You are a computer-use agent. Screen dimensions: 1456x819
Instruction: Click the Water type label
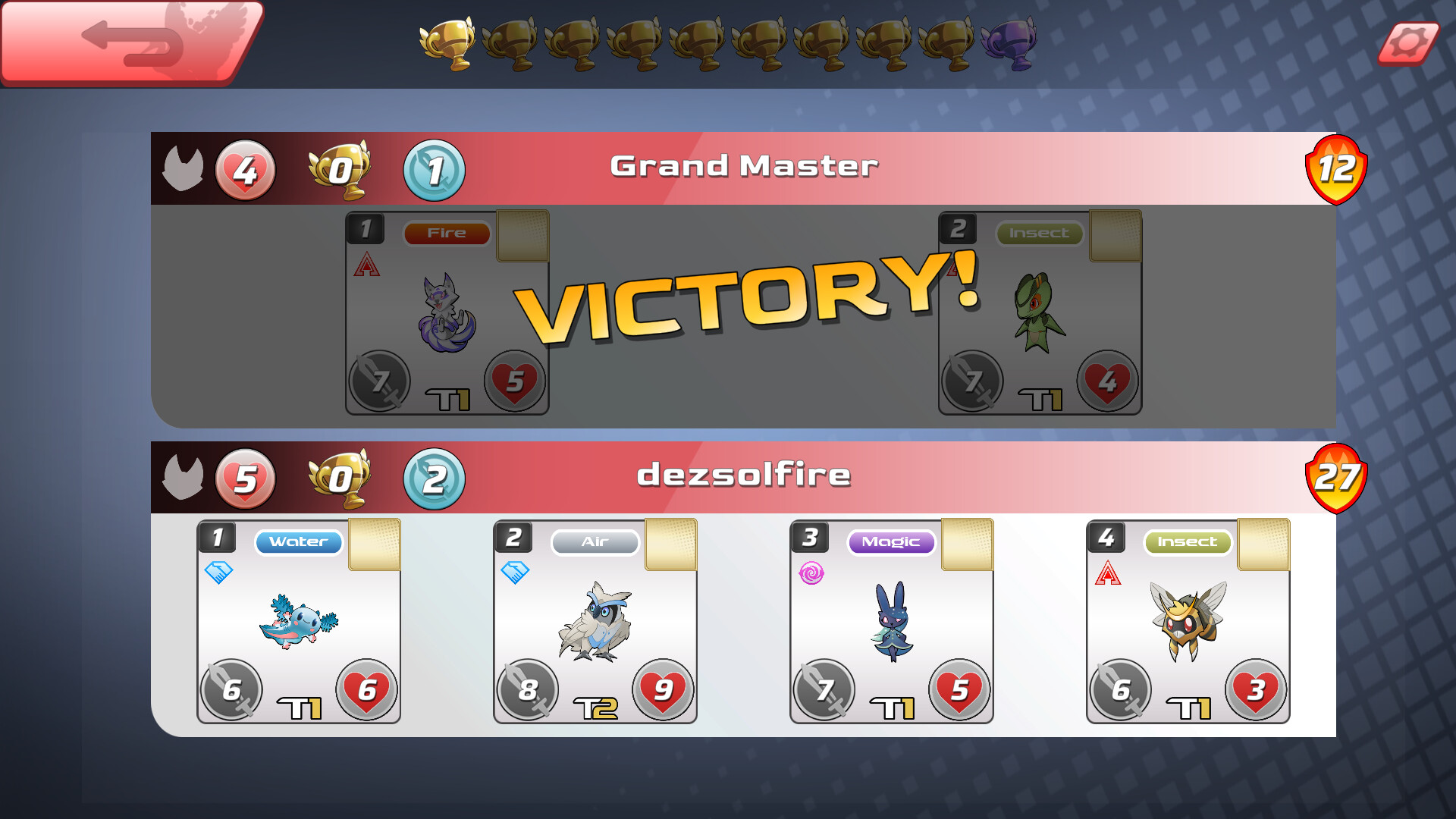pyautogui.click(x=299, y=541)
